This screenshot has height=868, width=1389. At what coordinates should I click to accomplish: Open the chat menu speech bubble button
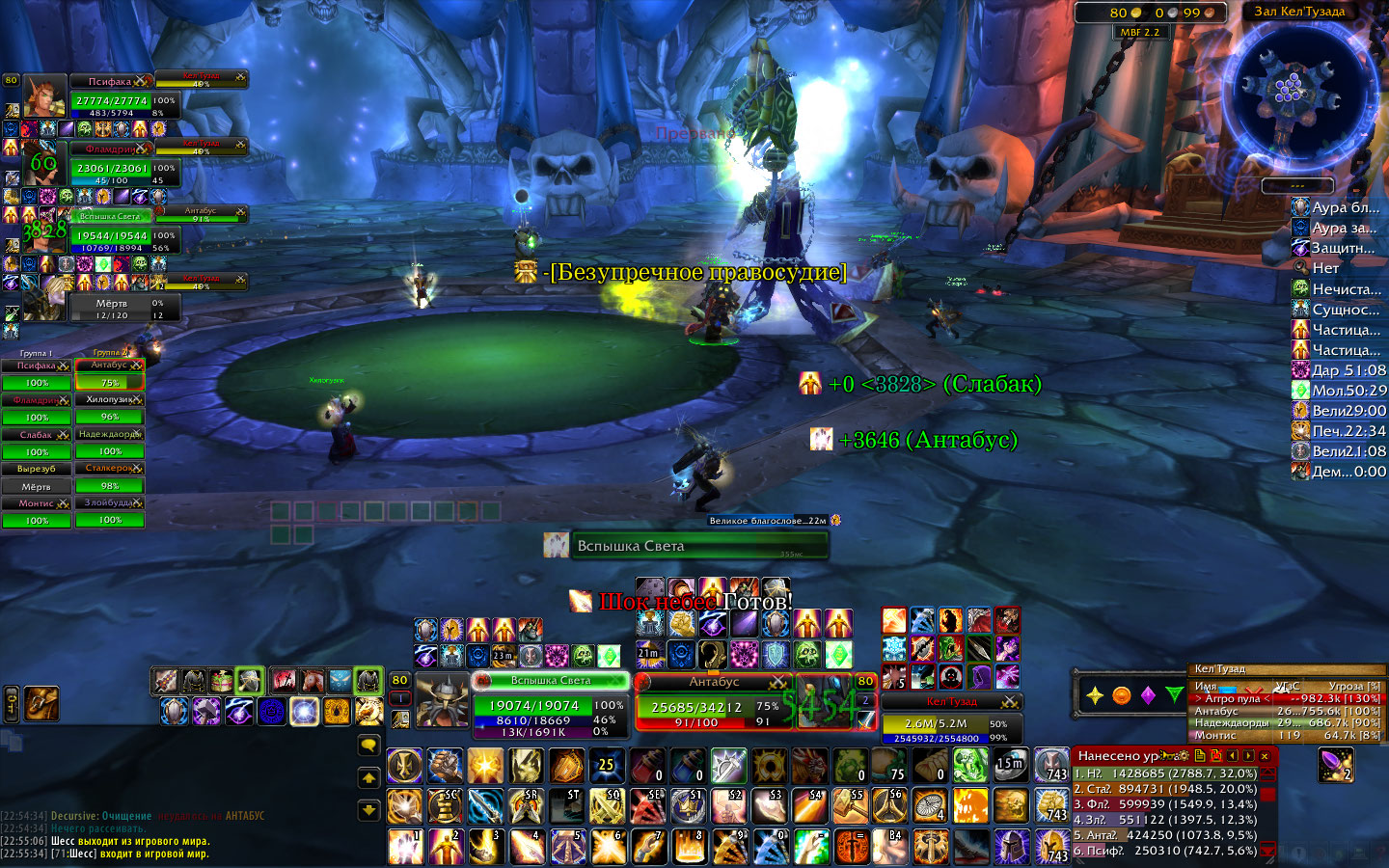click(368, 745)
